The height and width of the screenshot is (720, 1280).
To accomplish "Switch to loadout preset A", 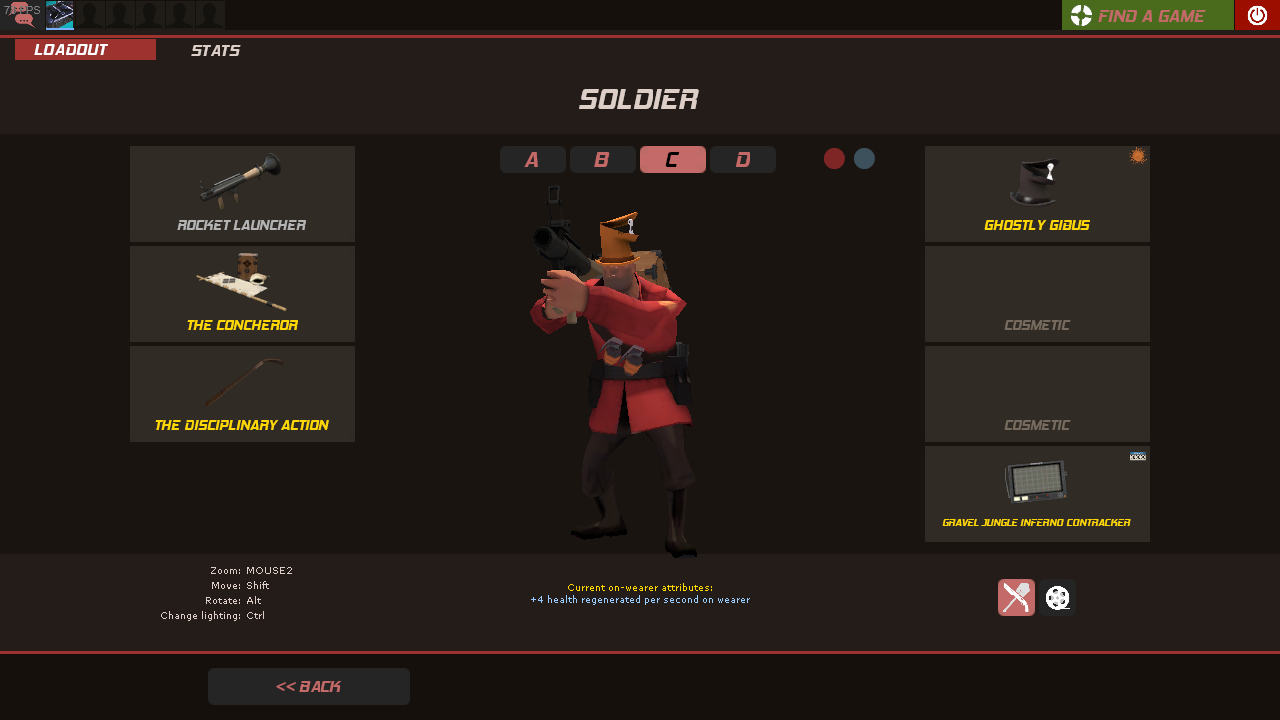I will click(x=532, y=160).
